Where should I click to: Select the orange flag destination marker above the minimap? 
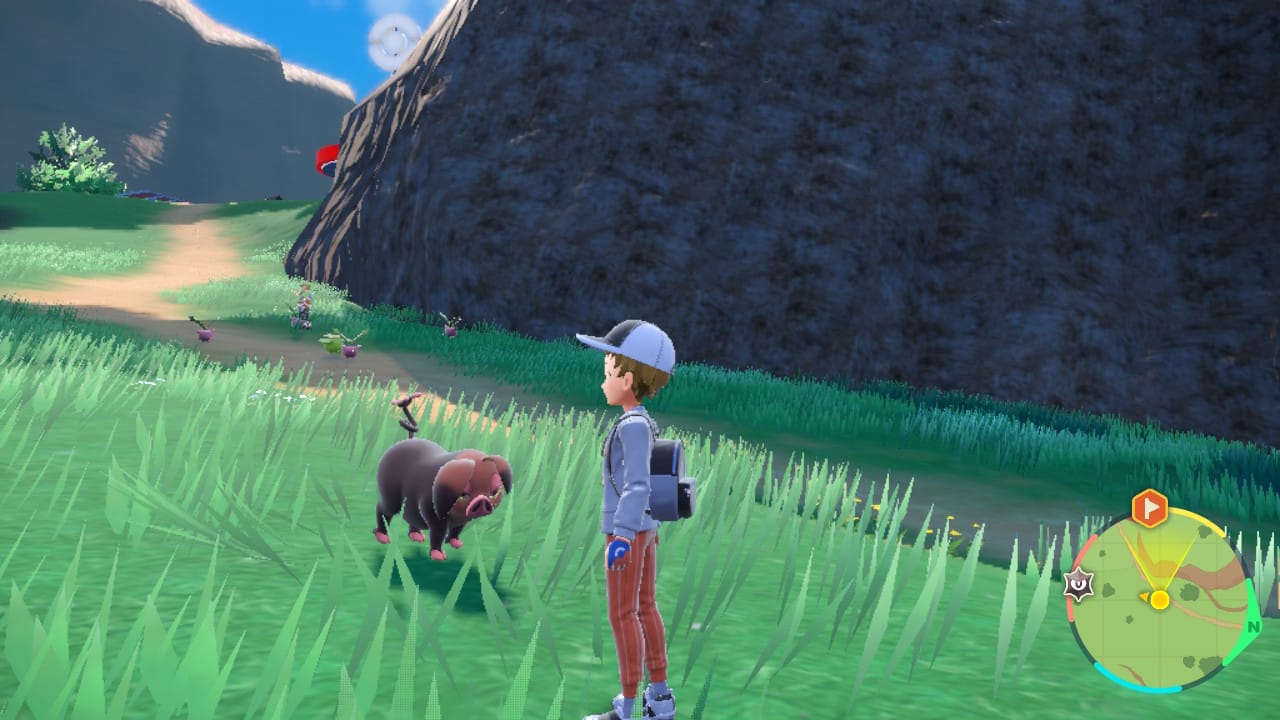1148,507
